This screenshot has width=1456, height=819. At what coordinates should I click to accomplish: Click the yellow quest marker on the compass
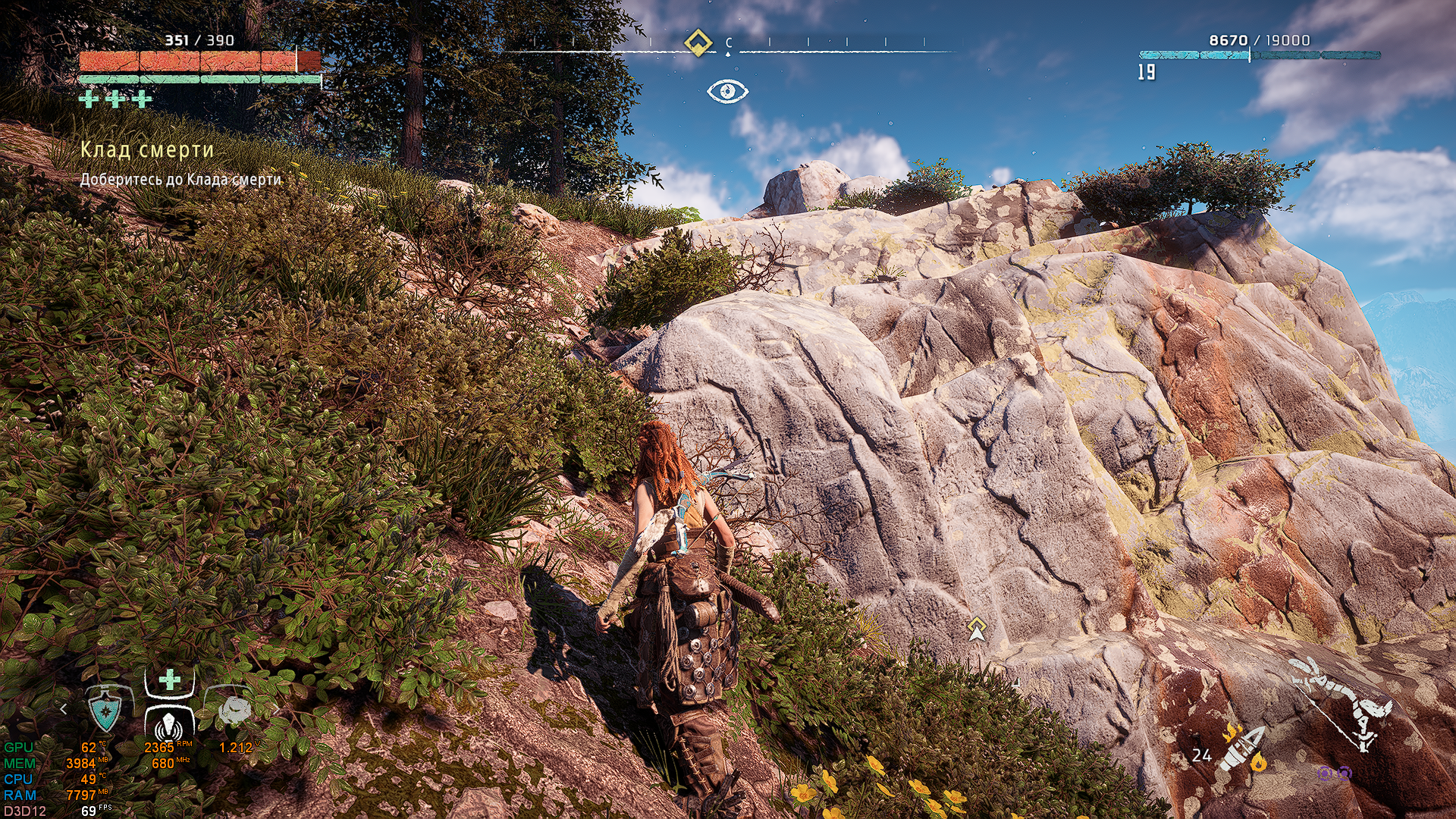point(698,42)
